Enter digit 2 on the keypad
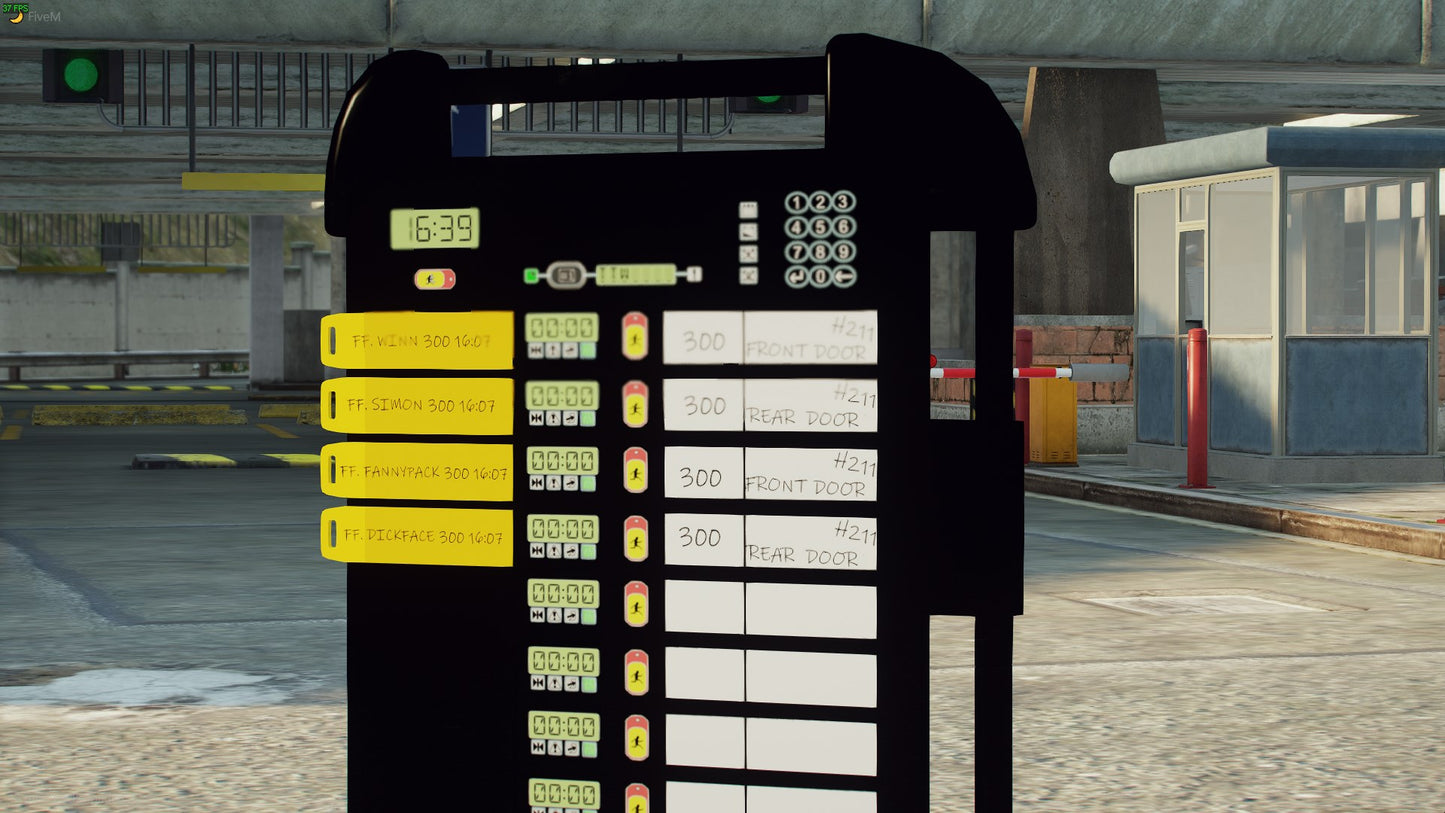The height and width of the screenshot is (813, 1445). click(821, 202)
